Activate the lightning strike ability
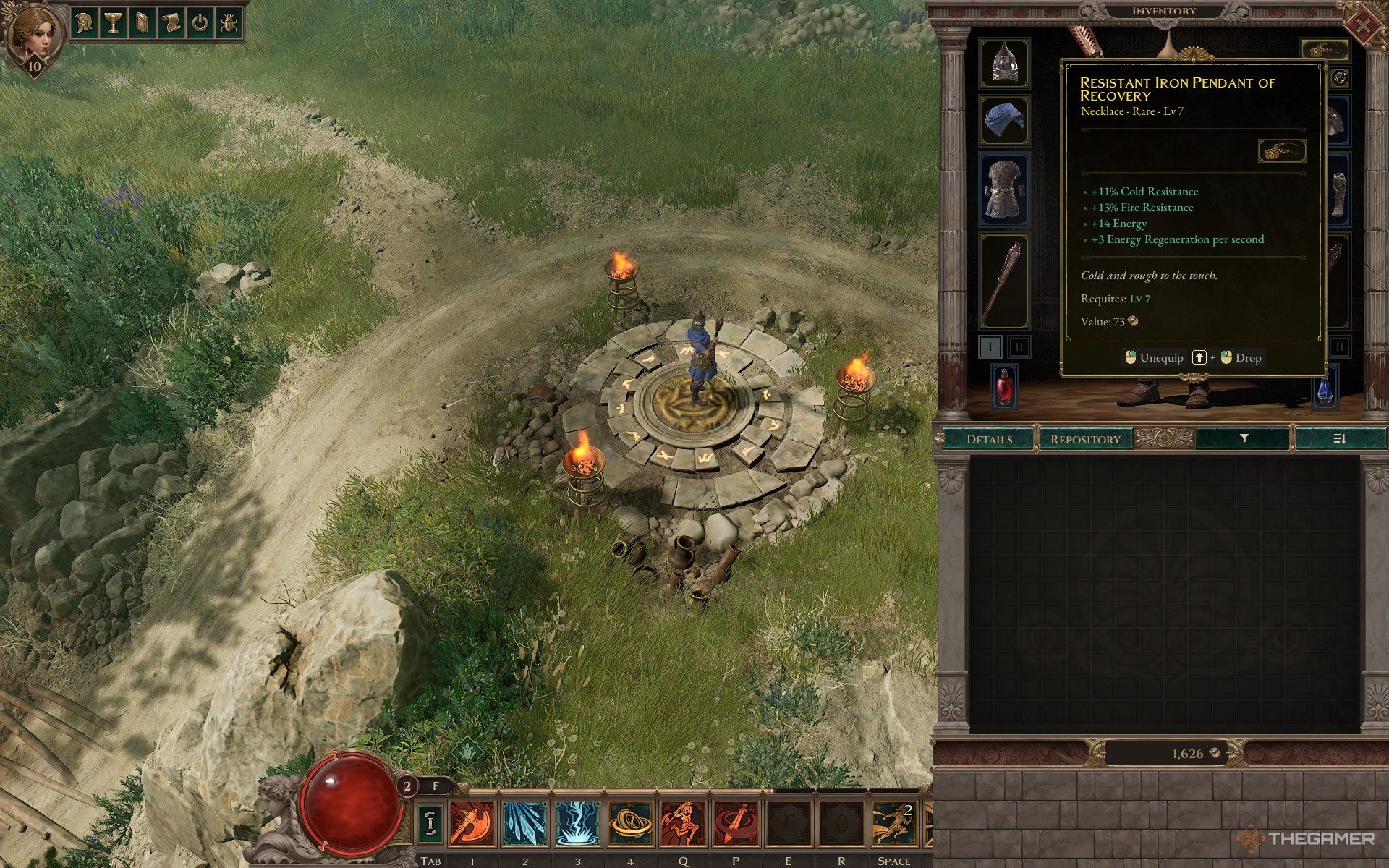This screenshot has height=868, width=1389. coord(577,824)
